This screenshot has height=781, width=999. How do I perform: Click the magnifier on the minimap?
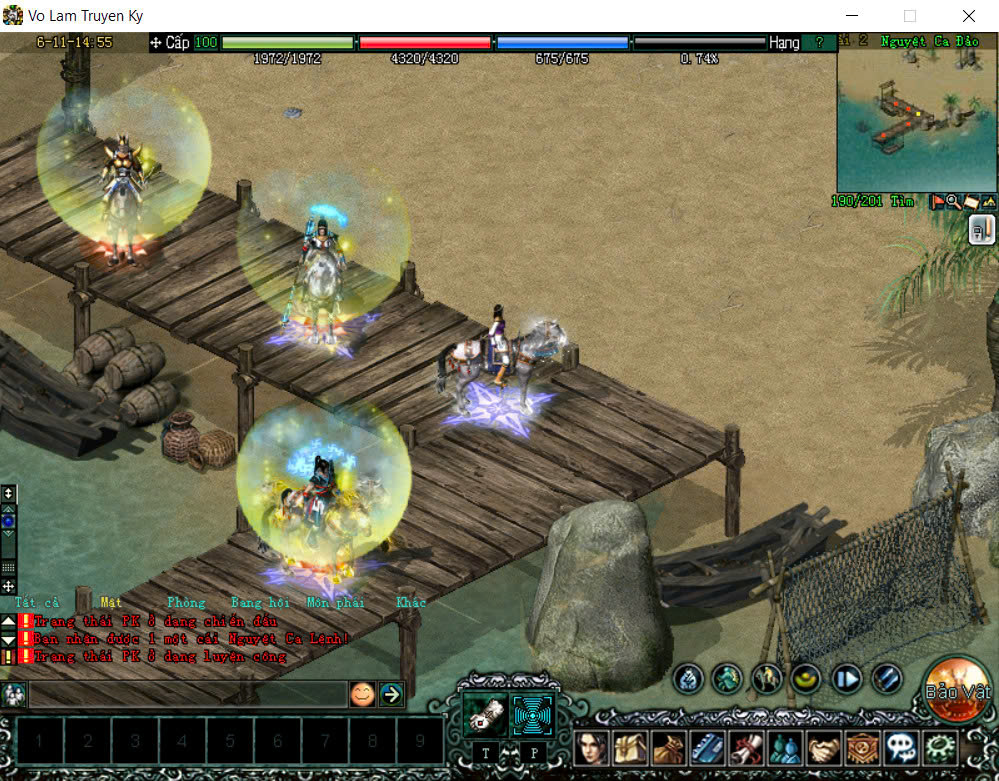[953, 201]
